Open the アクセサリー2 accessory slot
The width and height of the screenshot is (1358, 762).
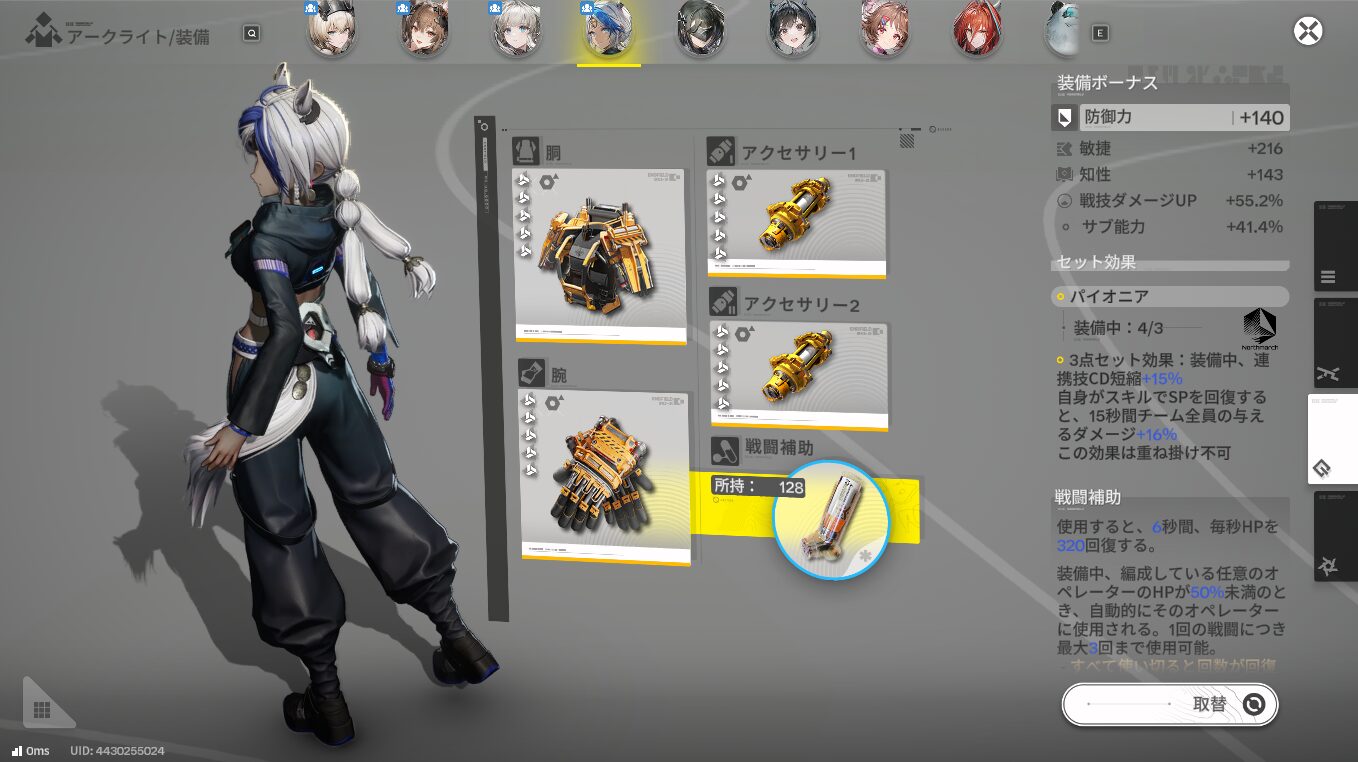(x=799, y=373)
